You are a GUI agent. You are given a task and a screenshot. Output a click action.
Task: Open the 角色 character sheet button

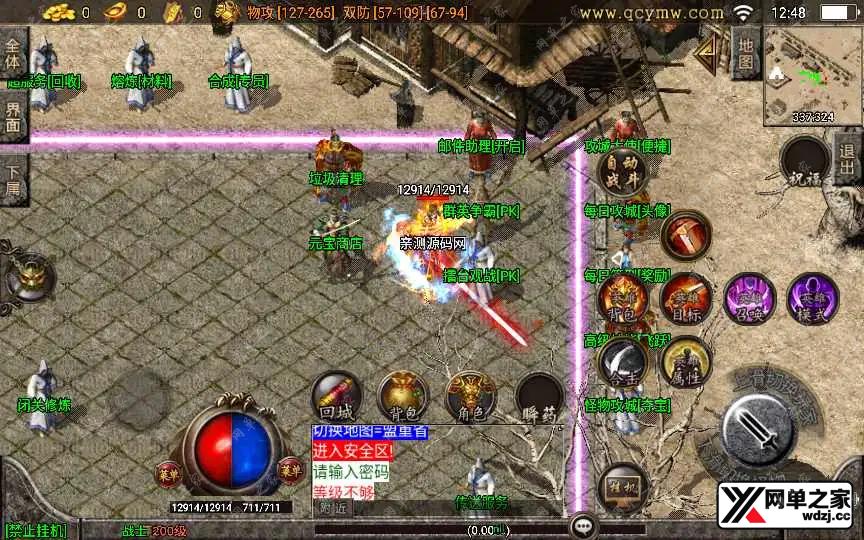(x=470, y=395)
